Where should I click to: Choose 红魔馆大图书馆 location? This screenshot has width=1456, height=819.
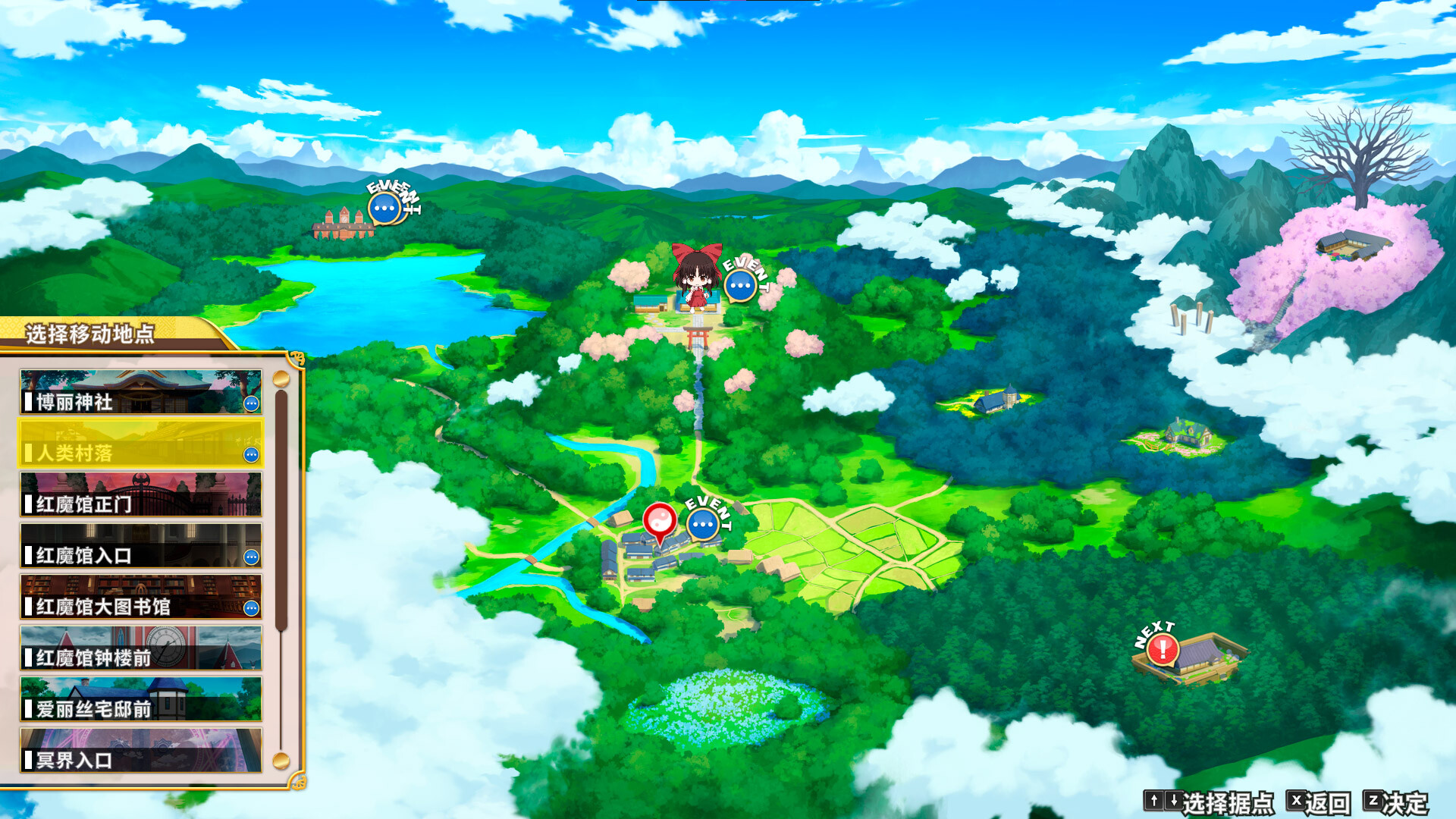[141, 597]
